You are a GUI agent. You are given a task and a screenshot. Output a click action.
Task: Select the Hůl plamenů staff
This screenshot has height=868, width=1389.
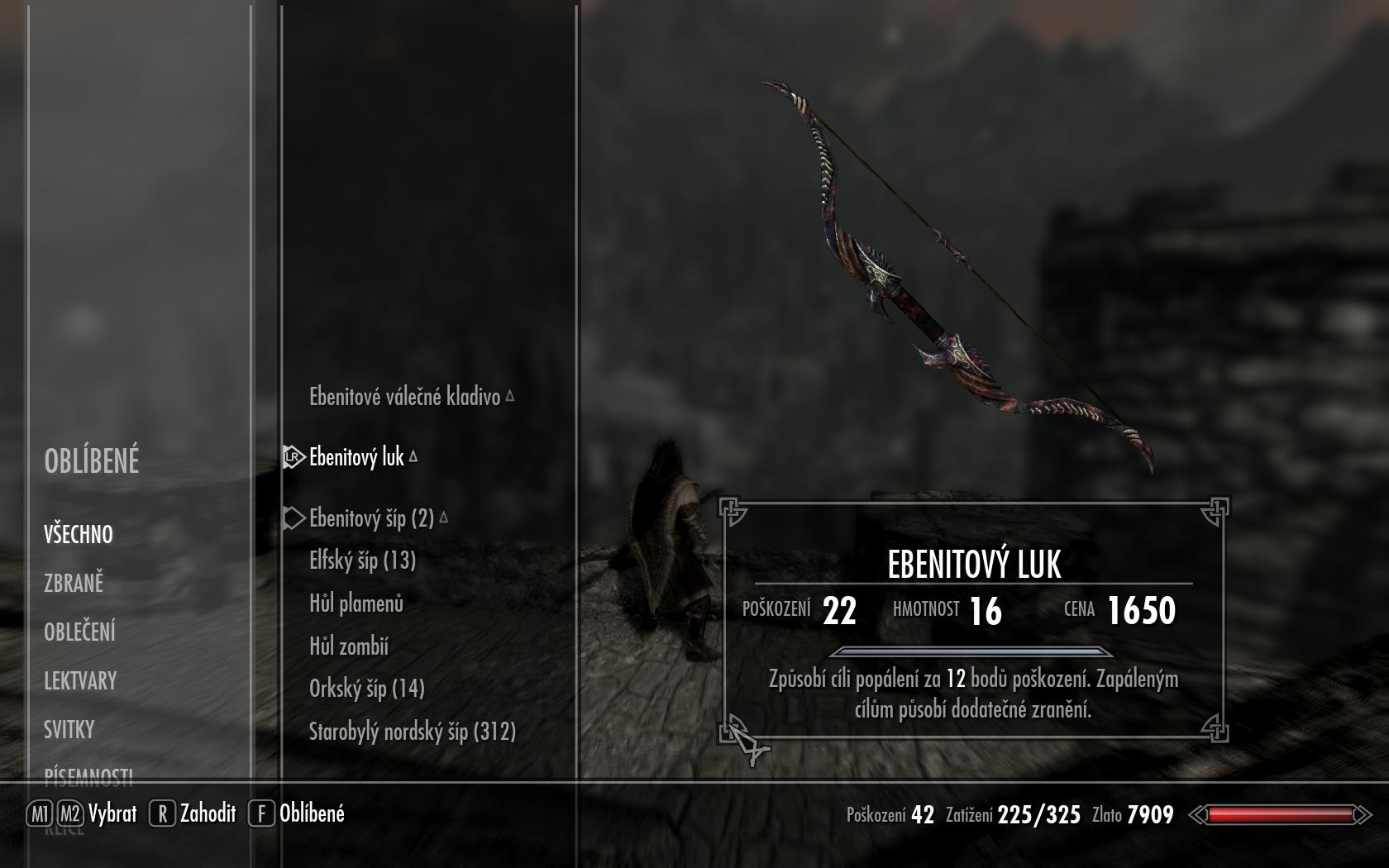(x=356, y=603)
